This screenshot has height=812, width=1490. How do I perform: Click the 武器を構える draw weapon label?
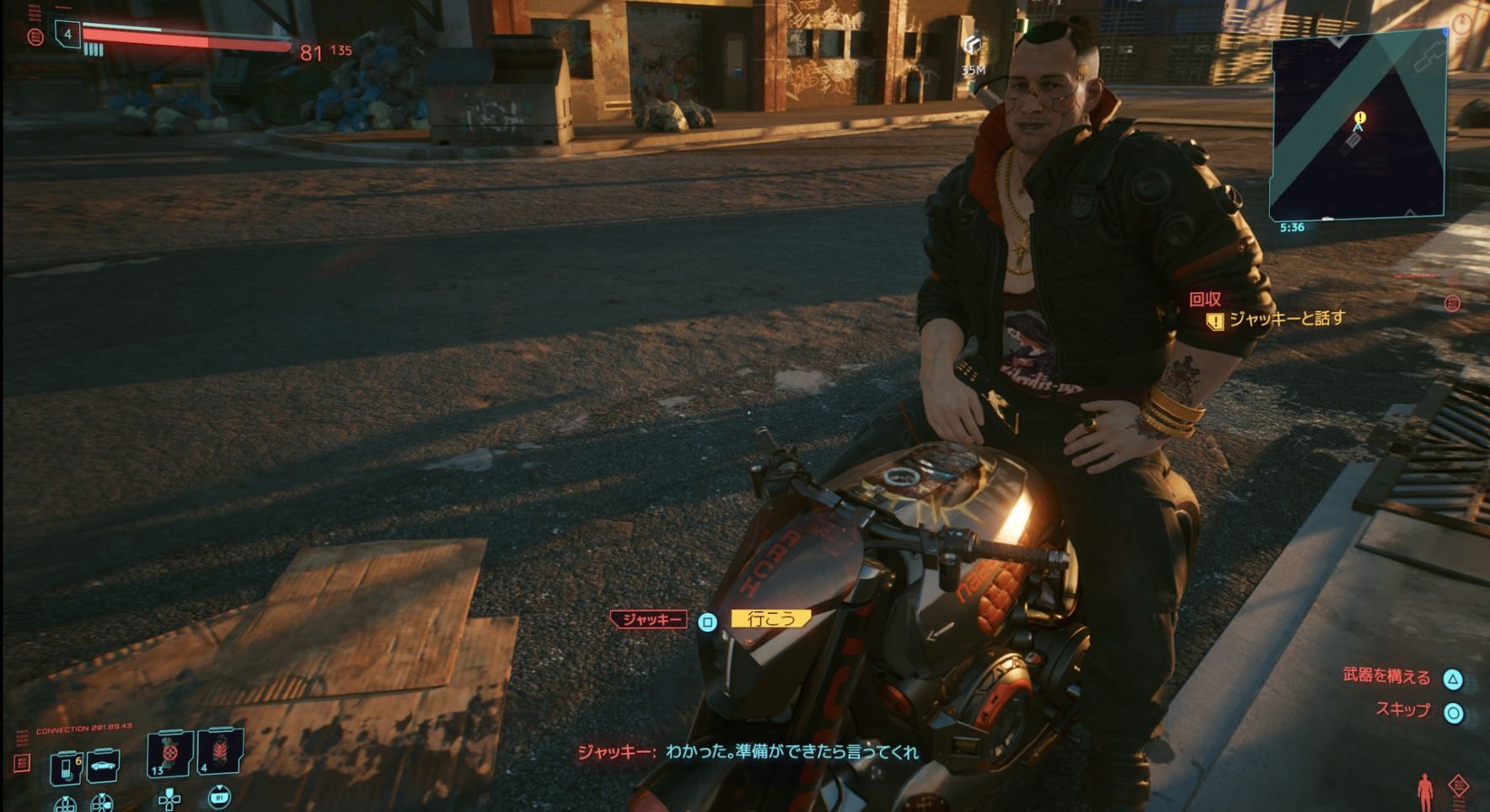pyautogui.click(x=1386, y=676)
